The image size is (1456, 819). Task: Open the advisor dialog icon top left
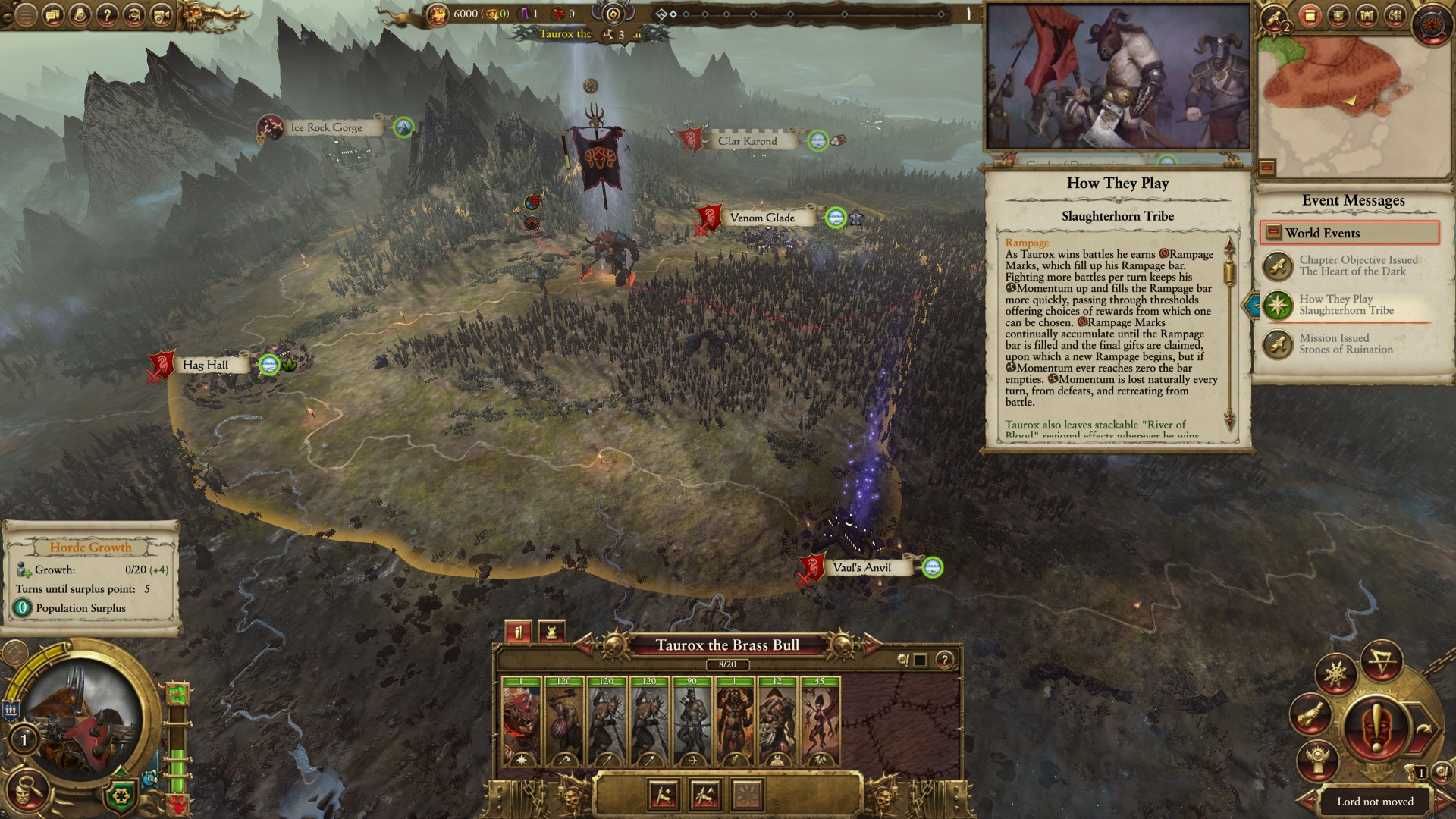tap(52, 15)
